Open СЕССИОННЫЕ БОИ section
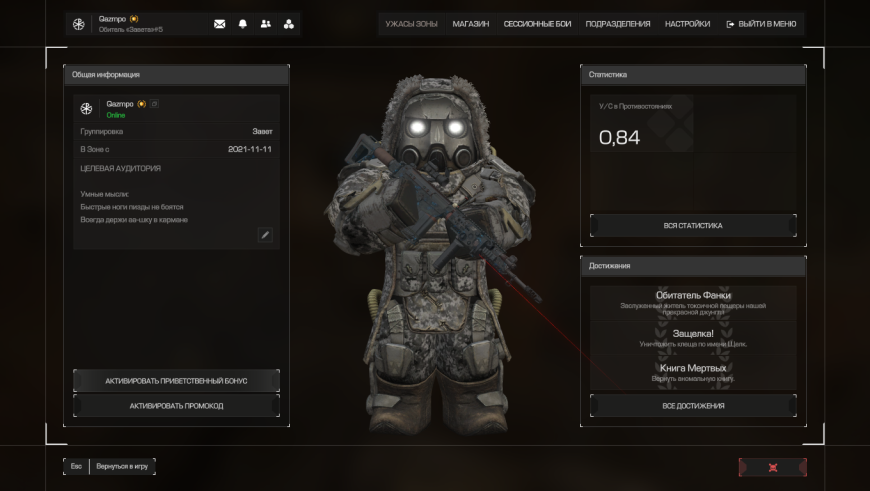 coord(537,23)
